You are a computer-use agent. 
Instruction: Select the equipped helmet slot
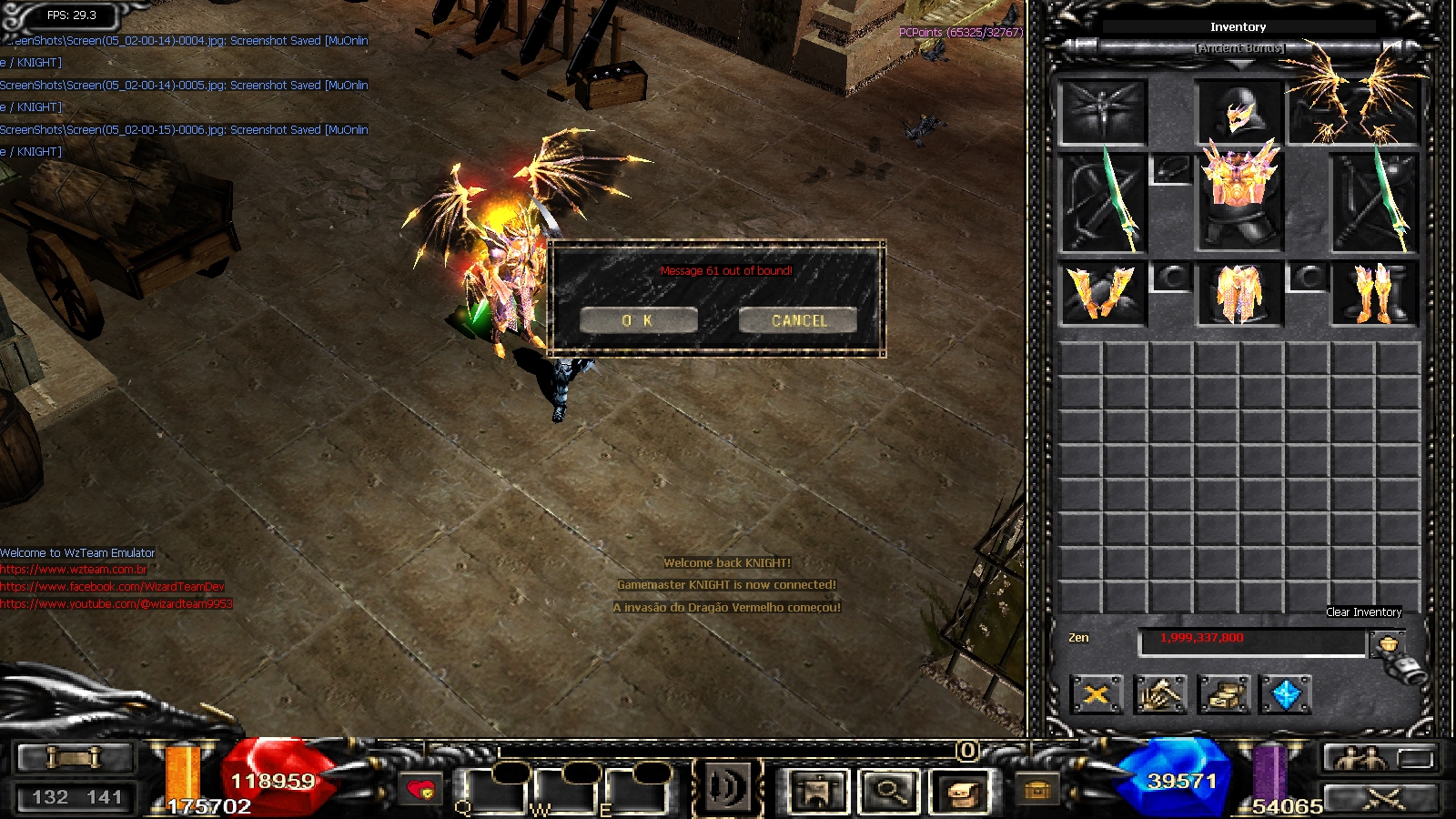click(1239, 113)
